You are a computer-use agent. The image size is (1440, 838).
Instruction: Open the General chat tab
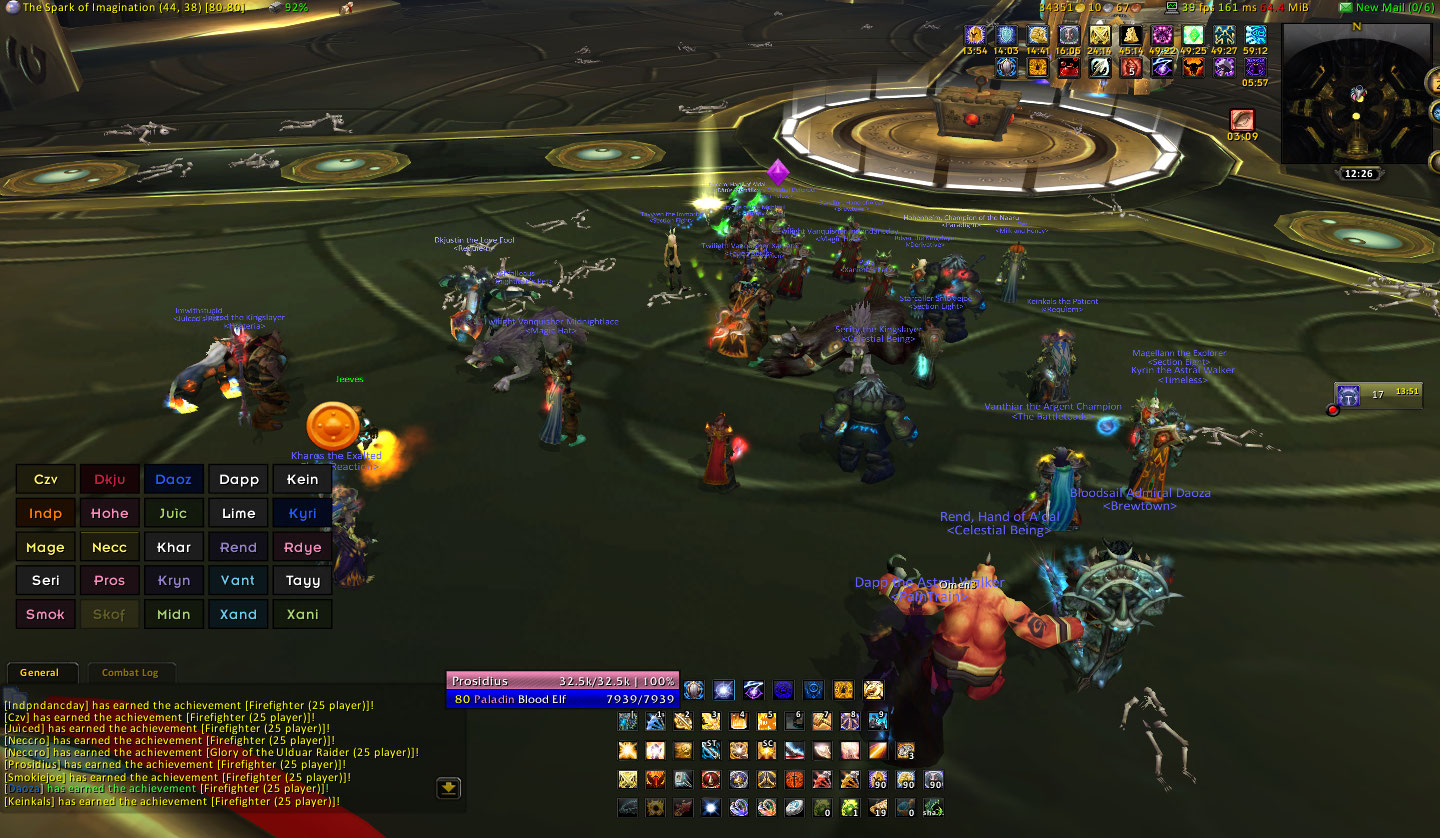click(x=39, y=673)
